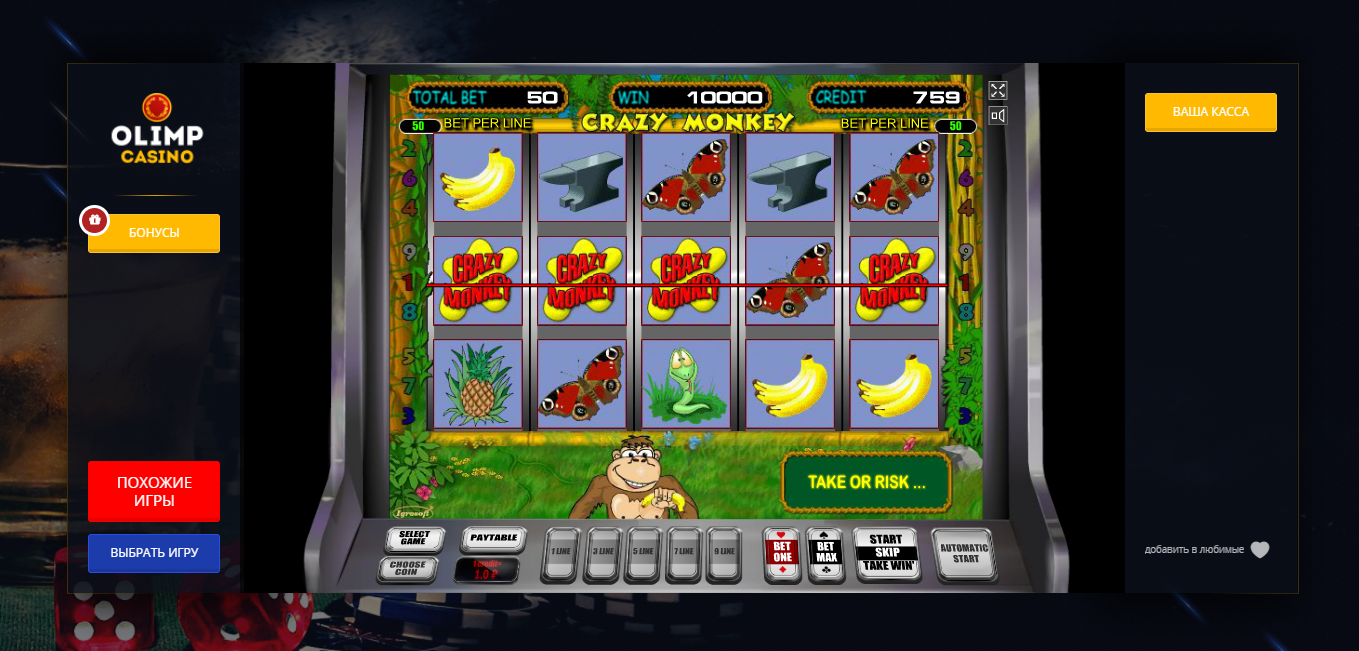Click Start / Skip / Take Win button

point(886,553)
